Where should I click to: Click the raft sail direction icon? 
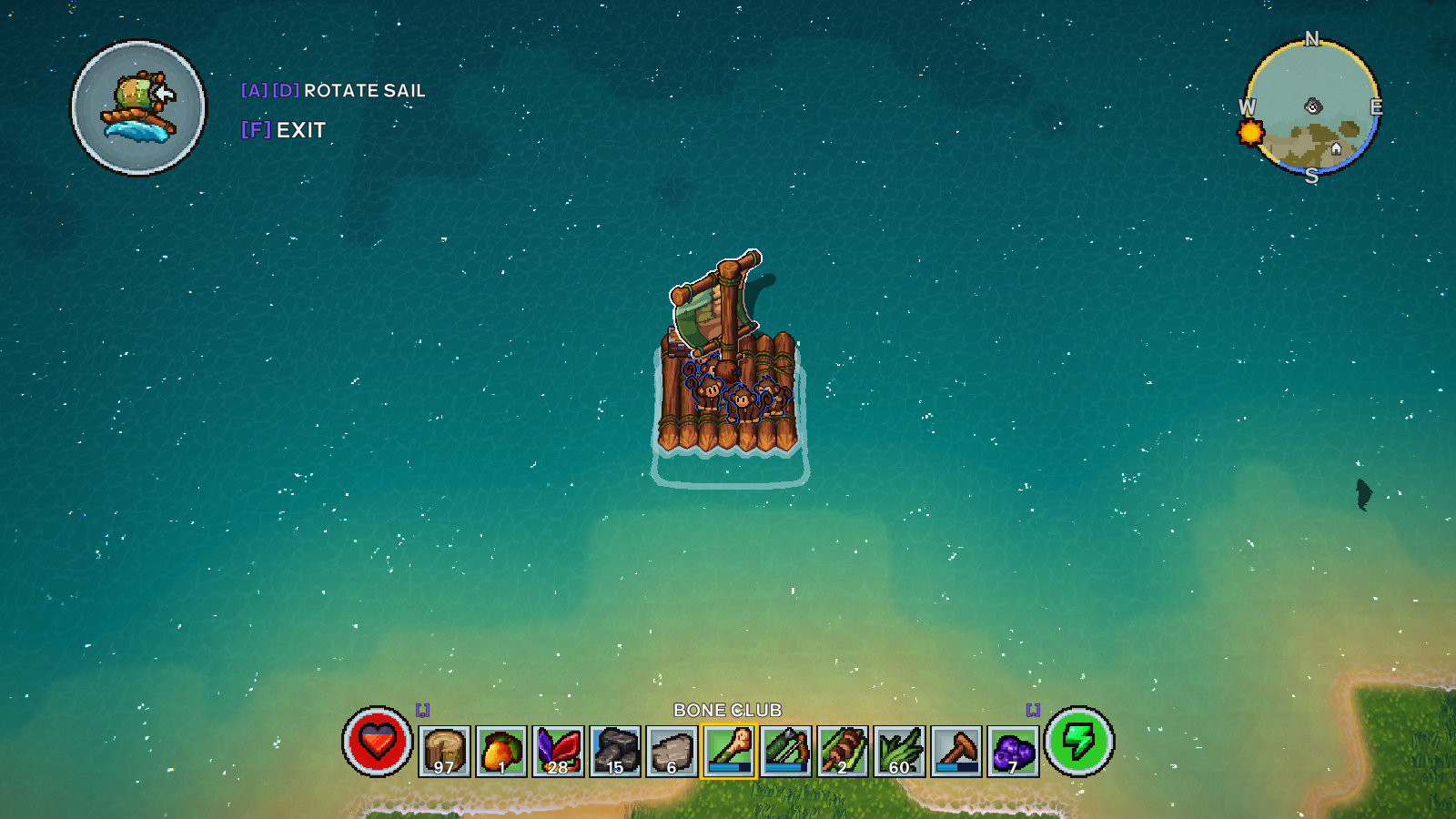139,108
